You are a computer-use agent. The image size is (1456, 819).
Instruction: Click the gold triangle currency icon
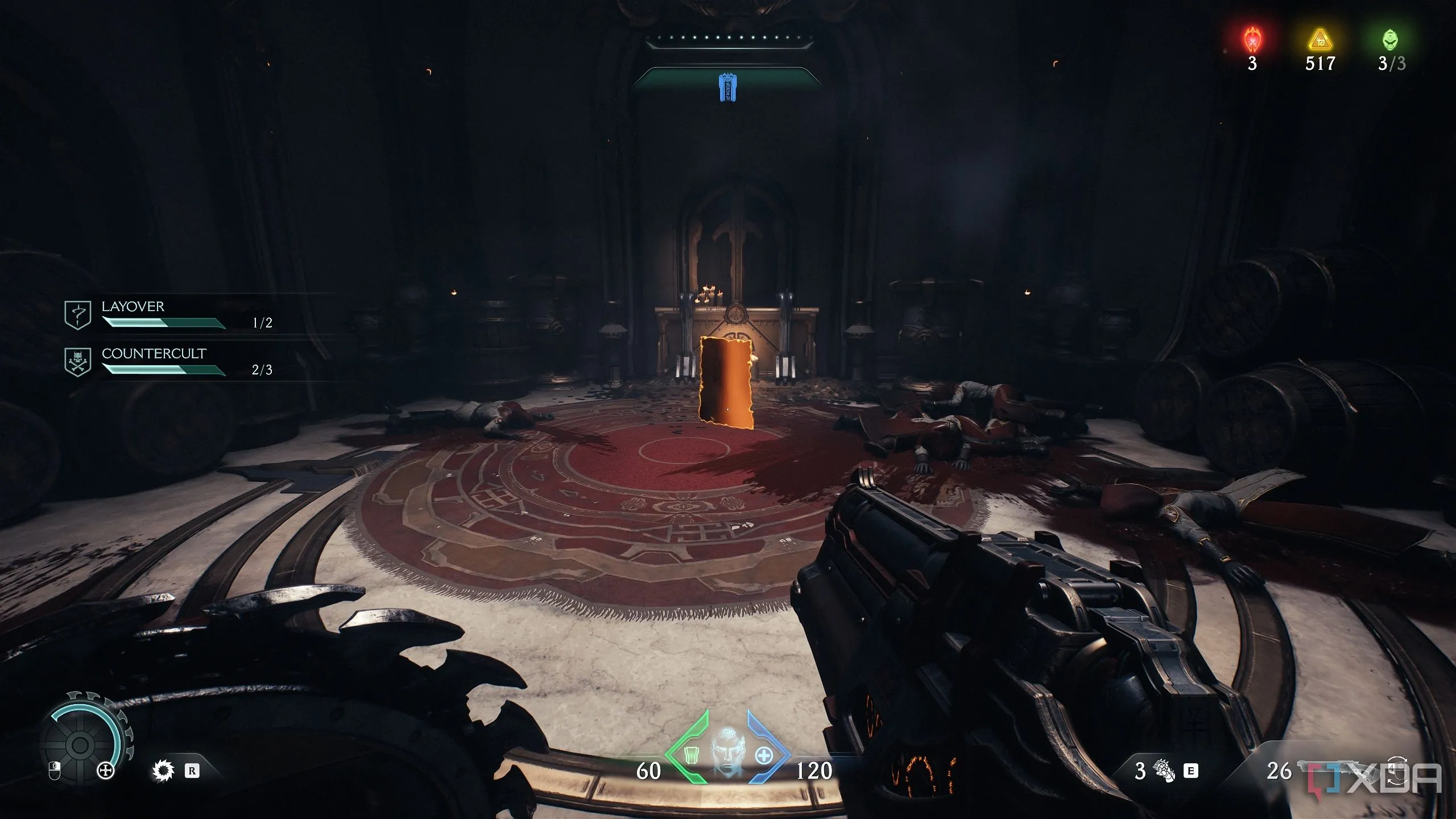click(x=1319, y=41)
